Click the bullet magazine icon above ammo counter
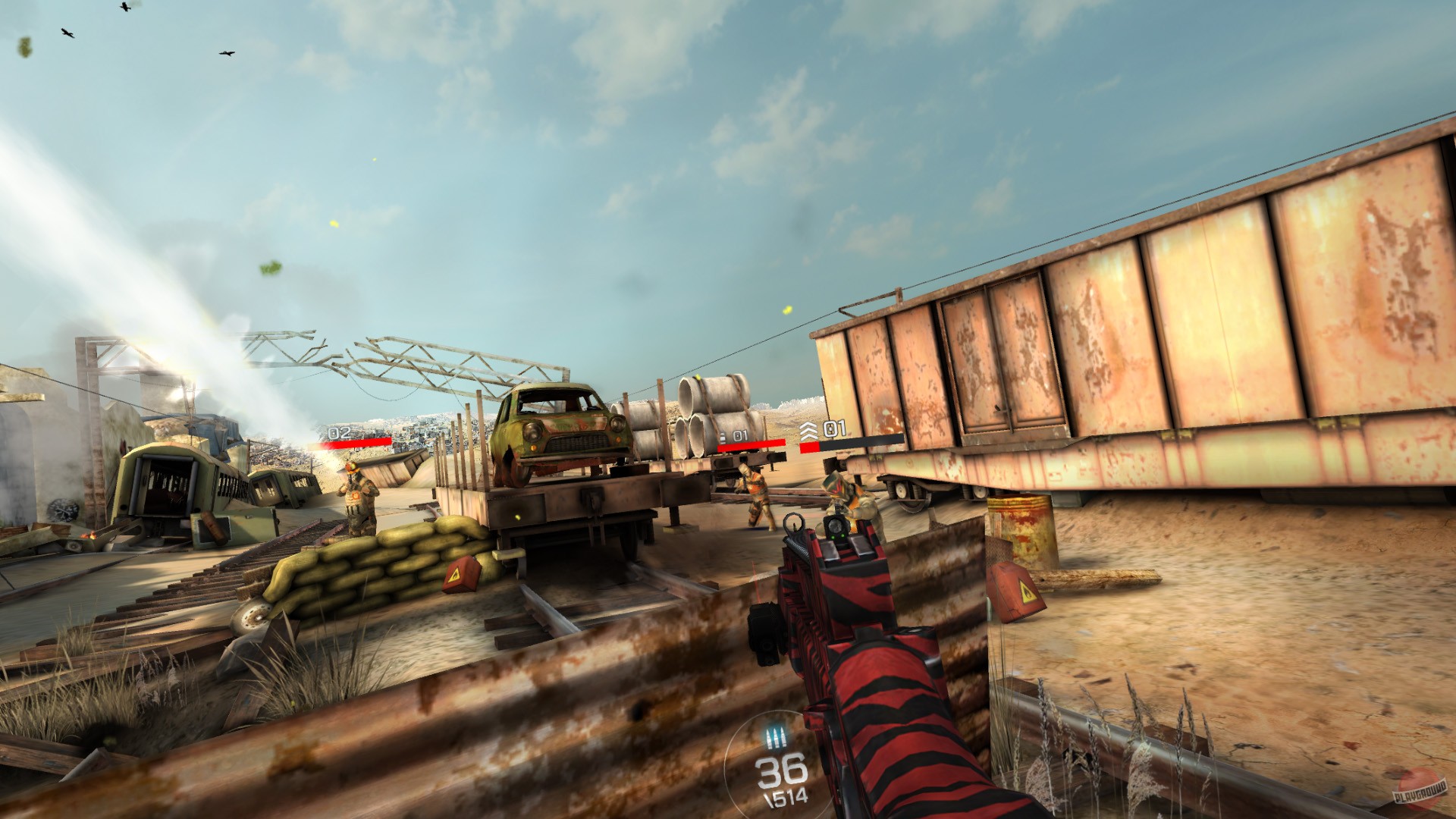This screenshot has height=819, width=1456. tap(776, 738)
